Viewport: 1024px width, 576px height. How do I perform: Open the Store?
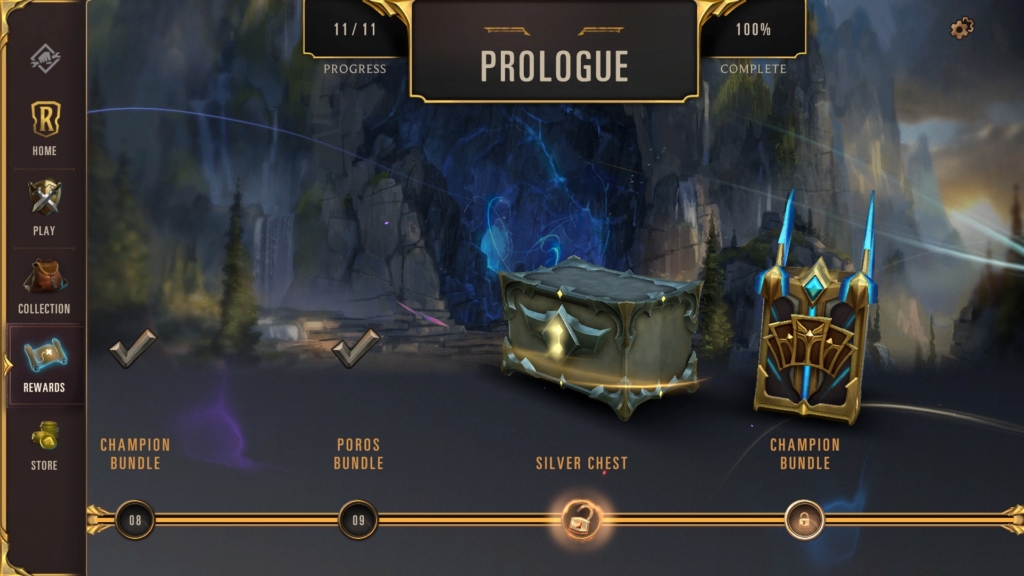click(44, 443)
